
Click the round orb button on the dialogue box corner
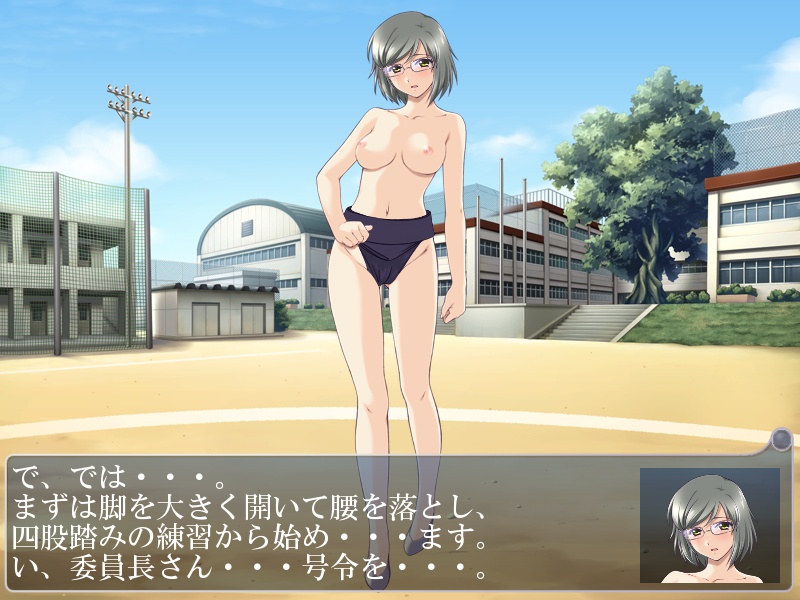781,439
